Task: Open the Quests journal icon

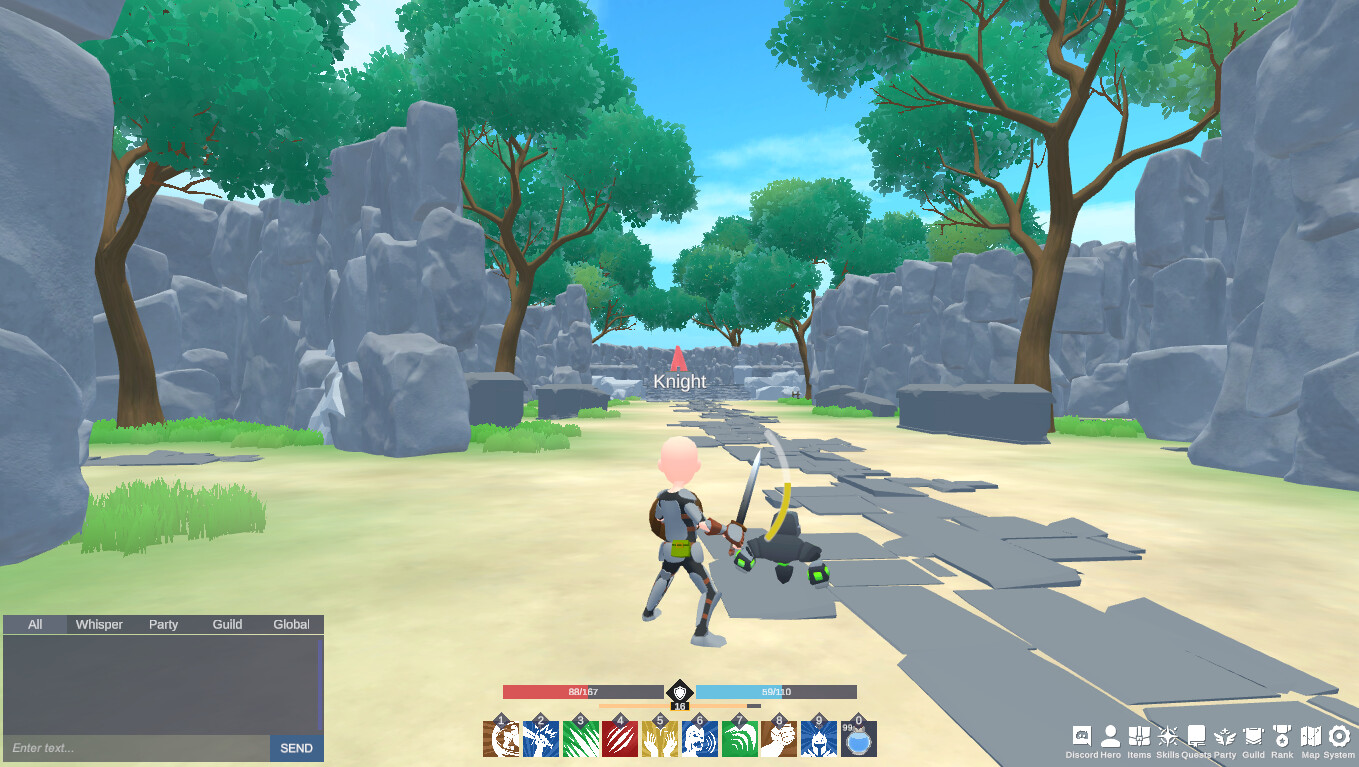Action: tap(1196, 736)
